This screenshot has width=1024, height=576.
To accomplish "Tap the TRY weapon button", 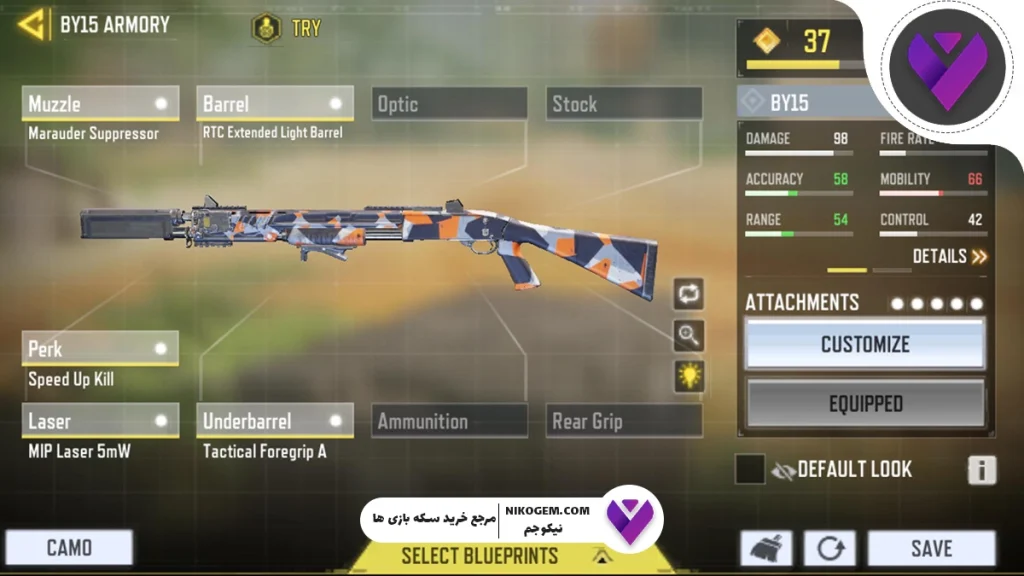I will coord(288,27).
